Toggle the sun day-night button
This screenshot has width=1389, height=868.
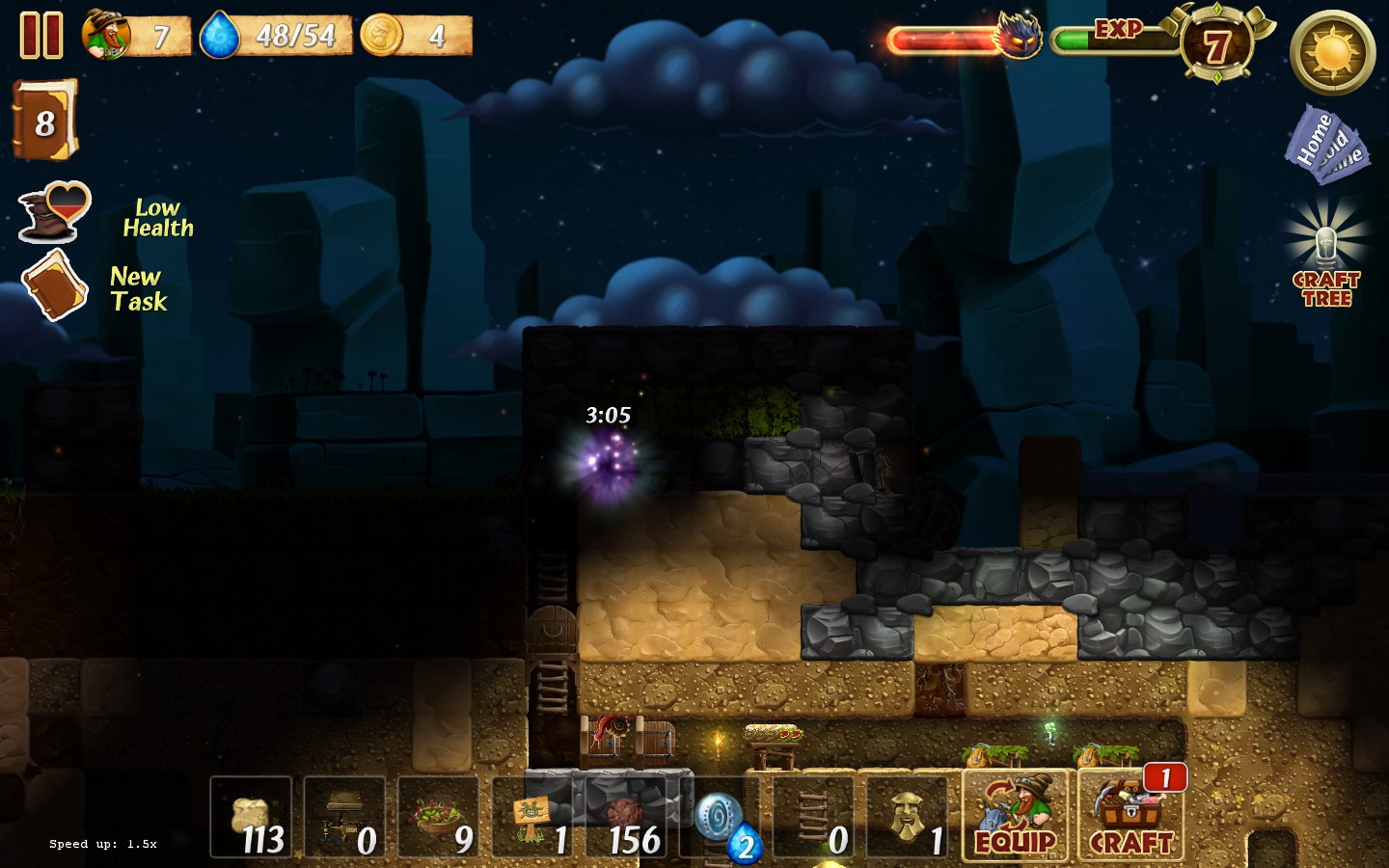(1332, 53)
